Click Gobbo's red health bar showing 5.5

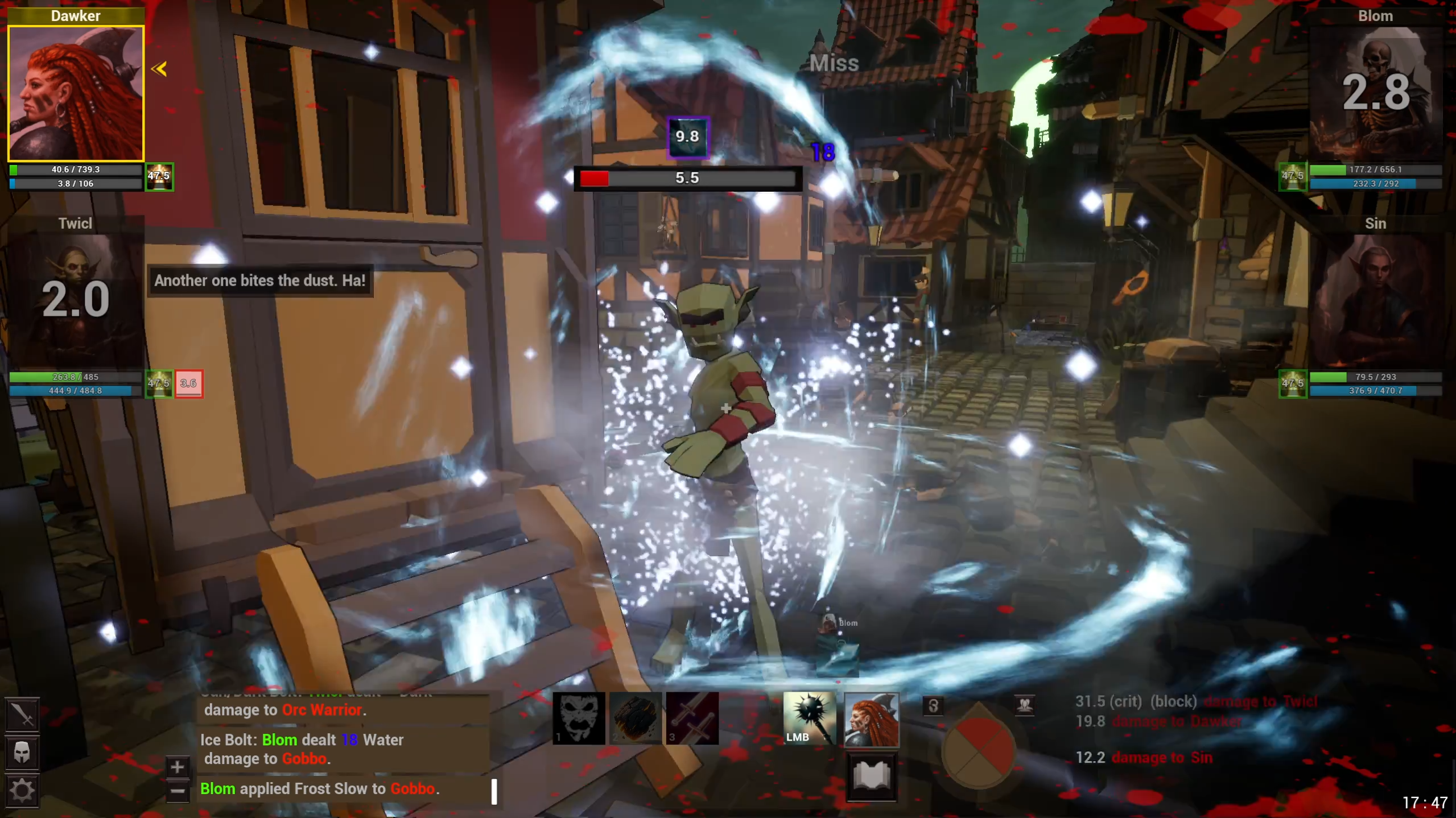pyautogui.click(x=687, y=178)
